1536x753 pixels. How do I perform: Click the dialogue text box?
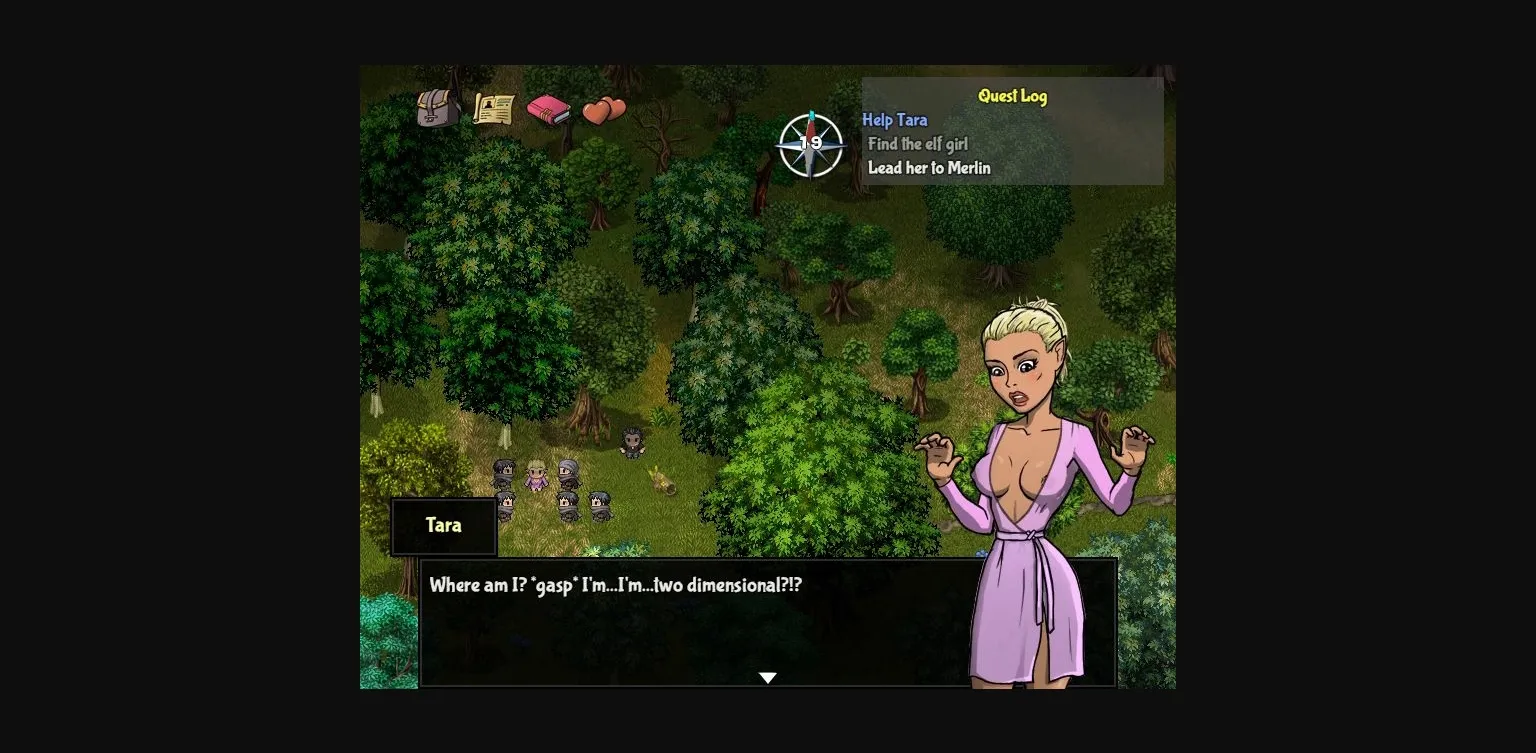[x=767, y=620]
